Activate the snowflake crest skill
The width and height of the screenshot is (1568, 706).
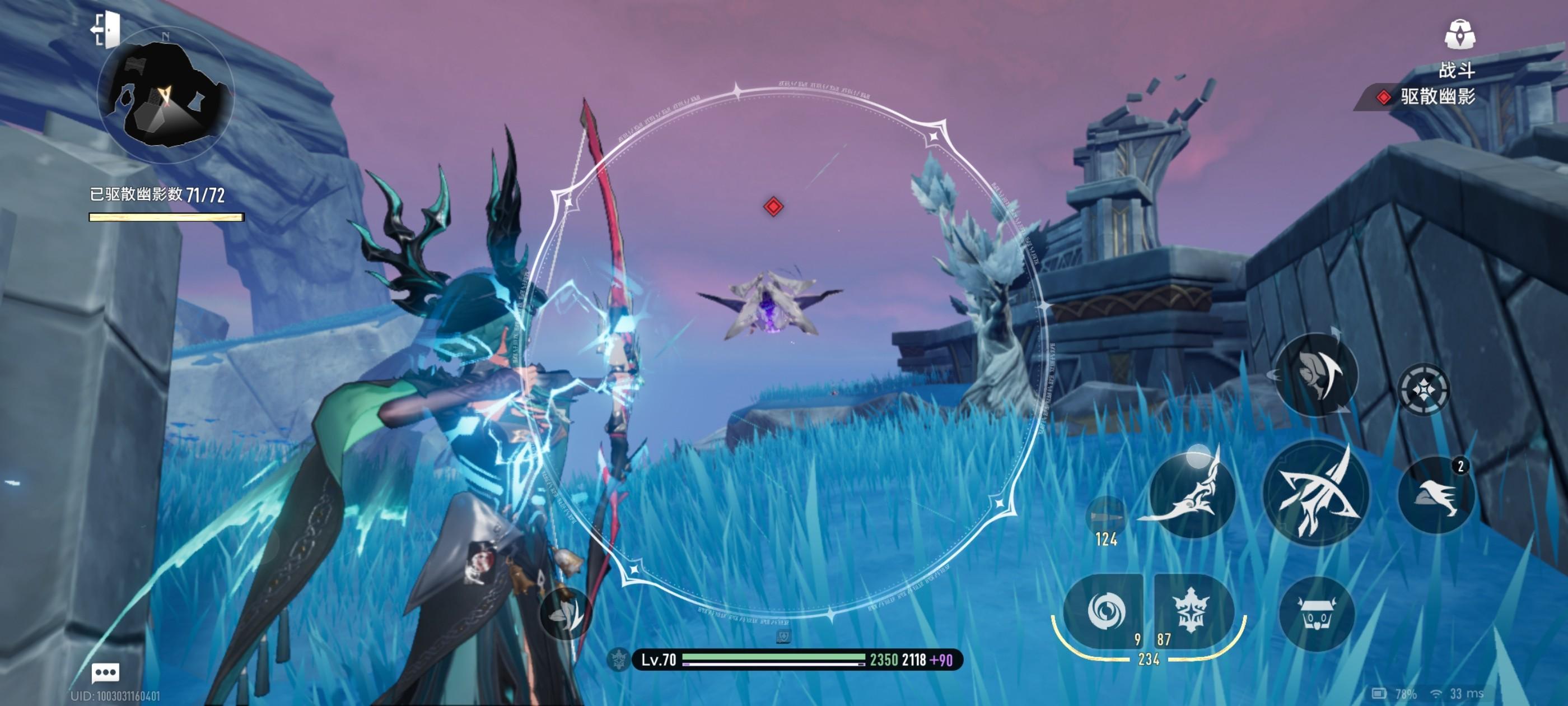point(1189,611)
